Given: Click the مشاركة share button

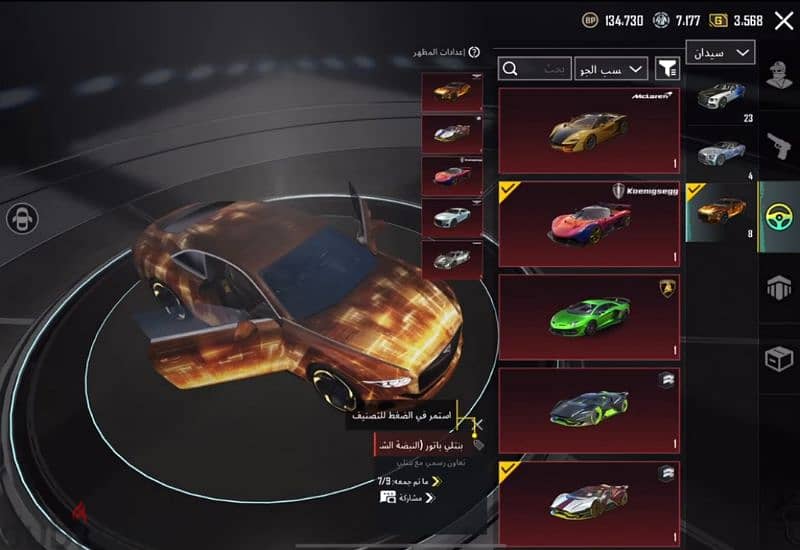Looking at the screenshot, I should pyautogui.click(x=408, y=498).
